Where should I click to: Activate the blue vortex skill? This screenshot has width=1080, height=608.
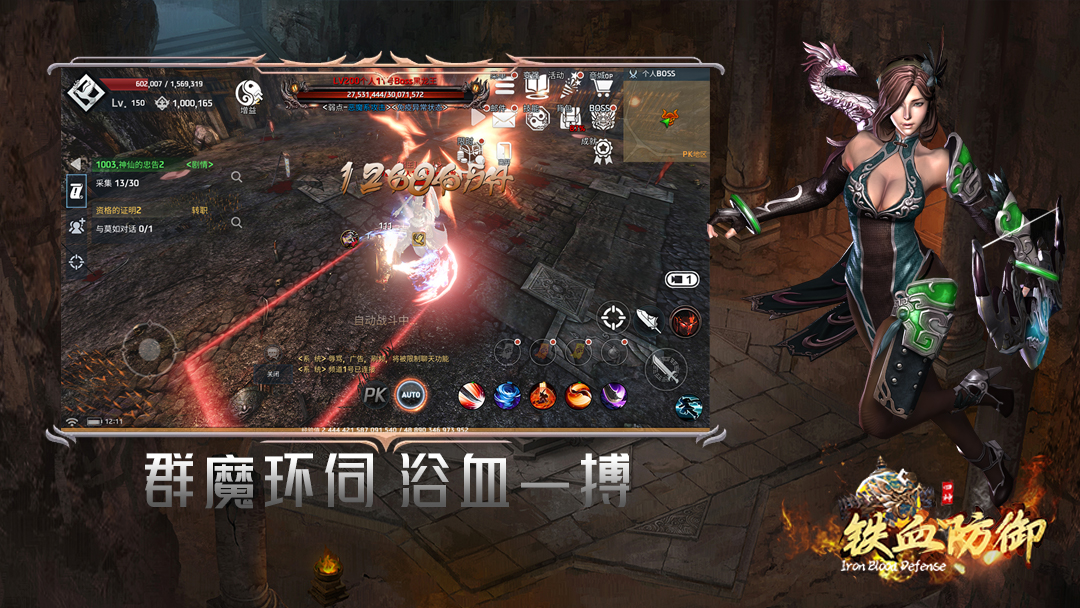tap(507, 395)
